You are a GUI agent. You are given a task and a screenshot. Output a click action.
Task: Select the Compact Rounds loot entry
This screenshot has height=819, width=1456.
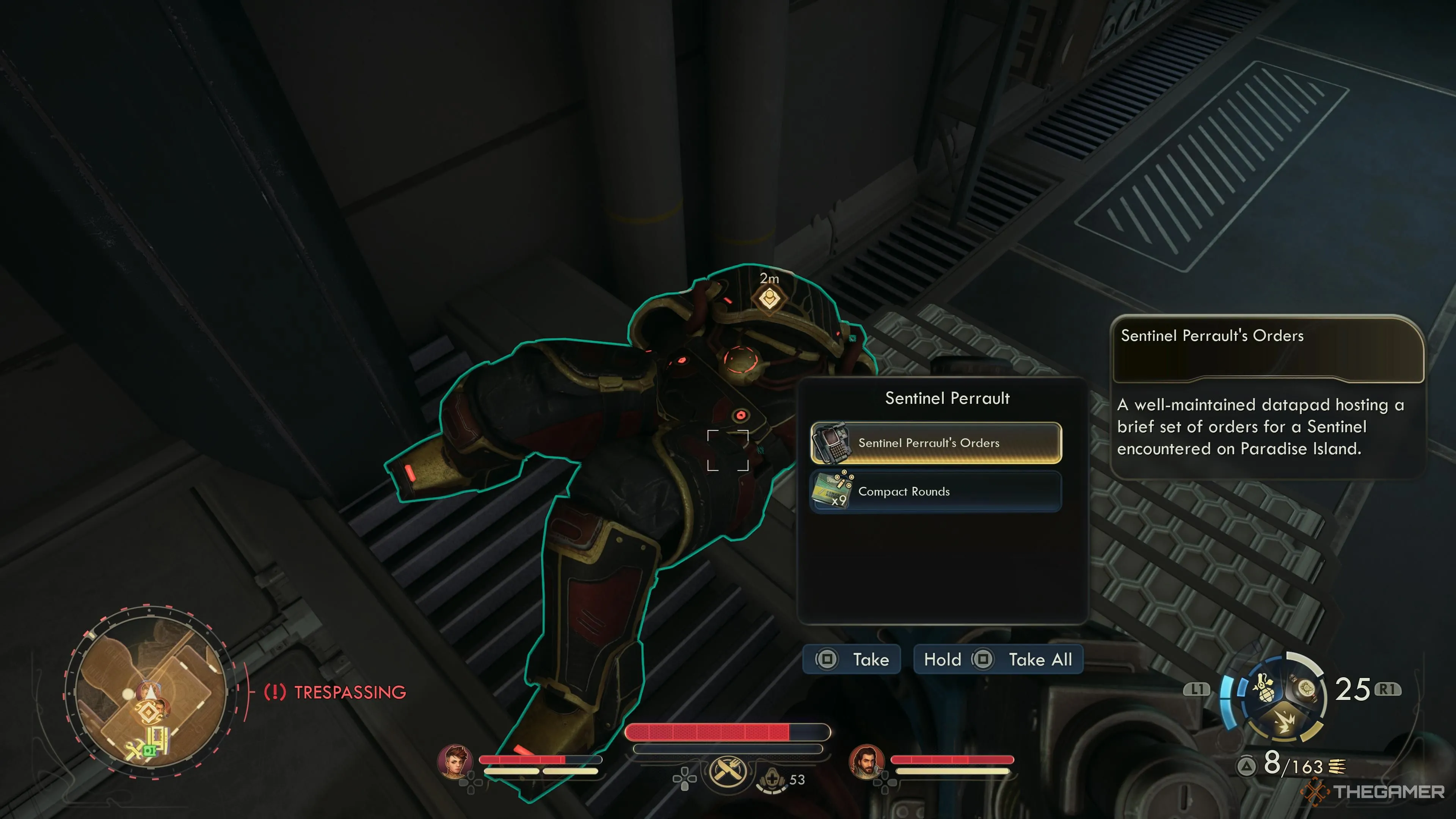[x=936, y=492]
